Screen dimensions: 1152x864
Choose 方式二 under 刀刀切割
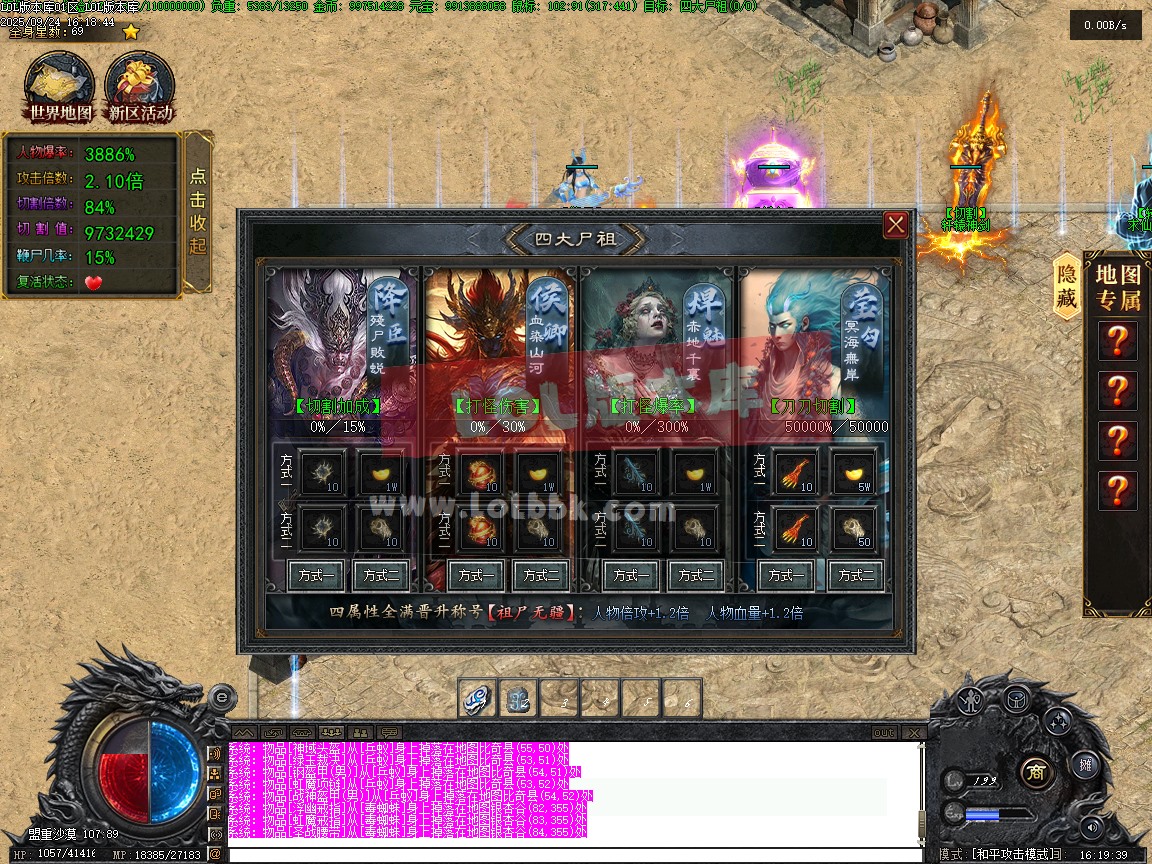(857, 575)
